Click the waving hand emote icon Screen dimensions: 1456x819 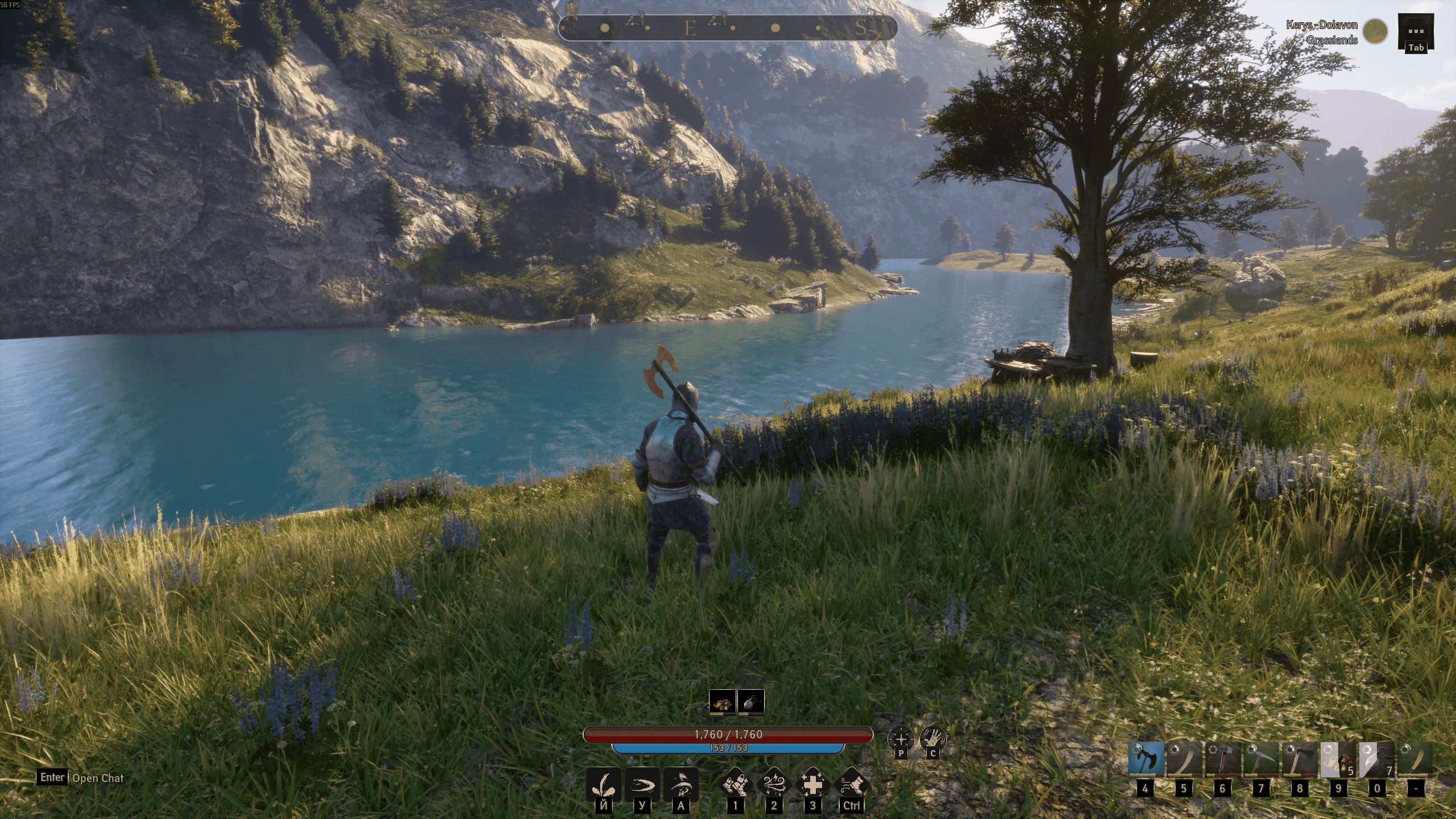tap(933, 739)
